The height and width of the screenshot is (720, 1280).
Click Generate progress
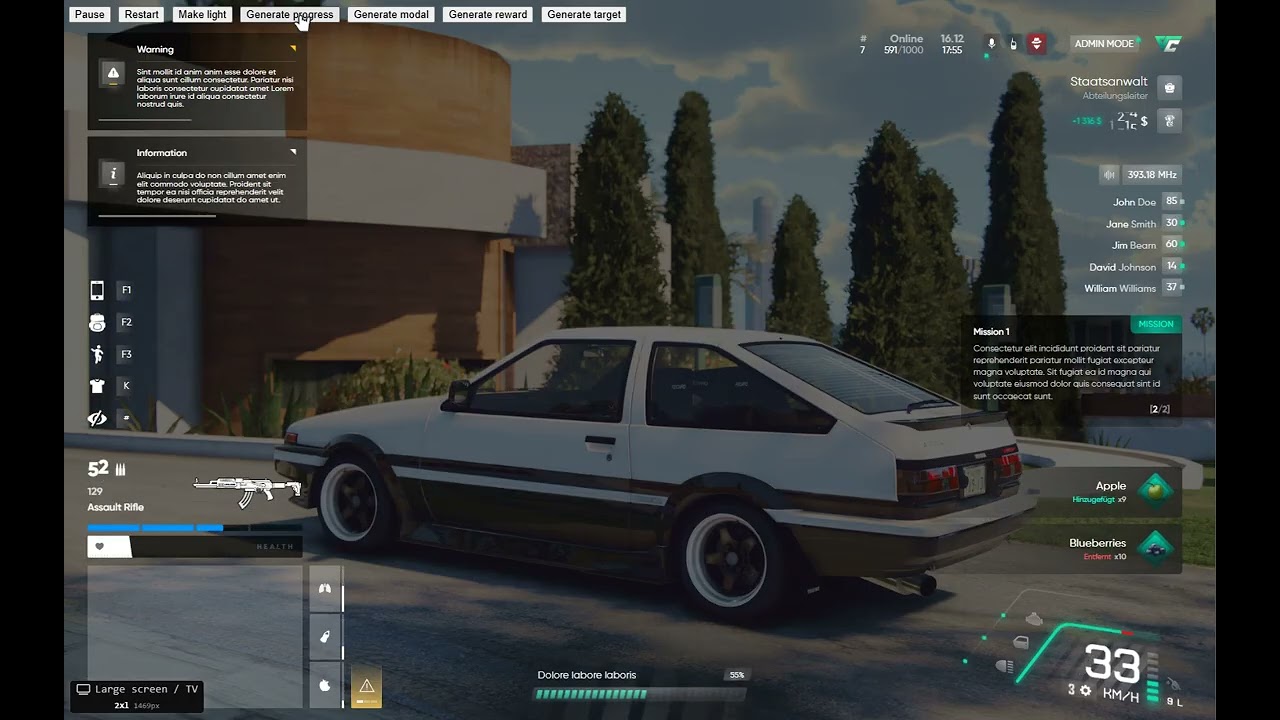(x=289, y=15)
